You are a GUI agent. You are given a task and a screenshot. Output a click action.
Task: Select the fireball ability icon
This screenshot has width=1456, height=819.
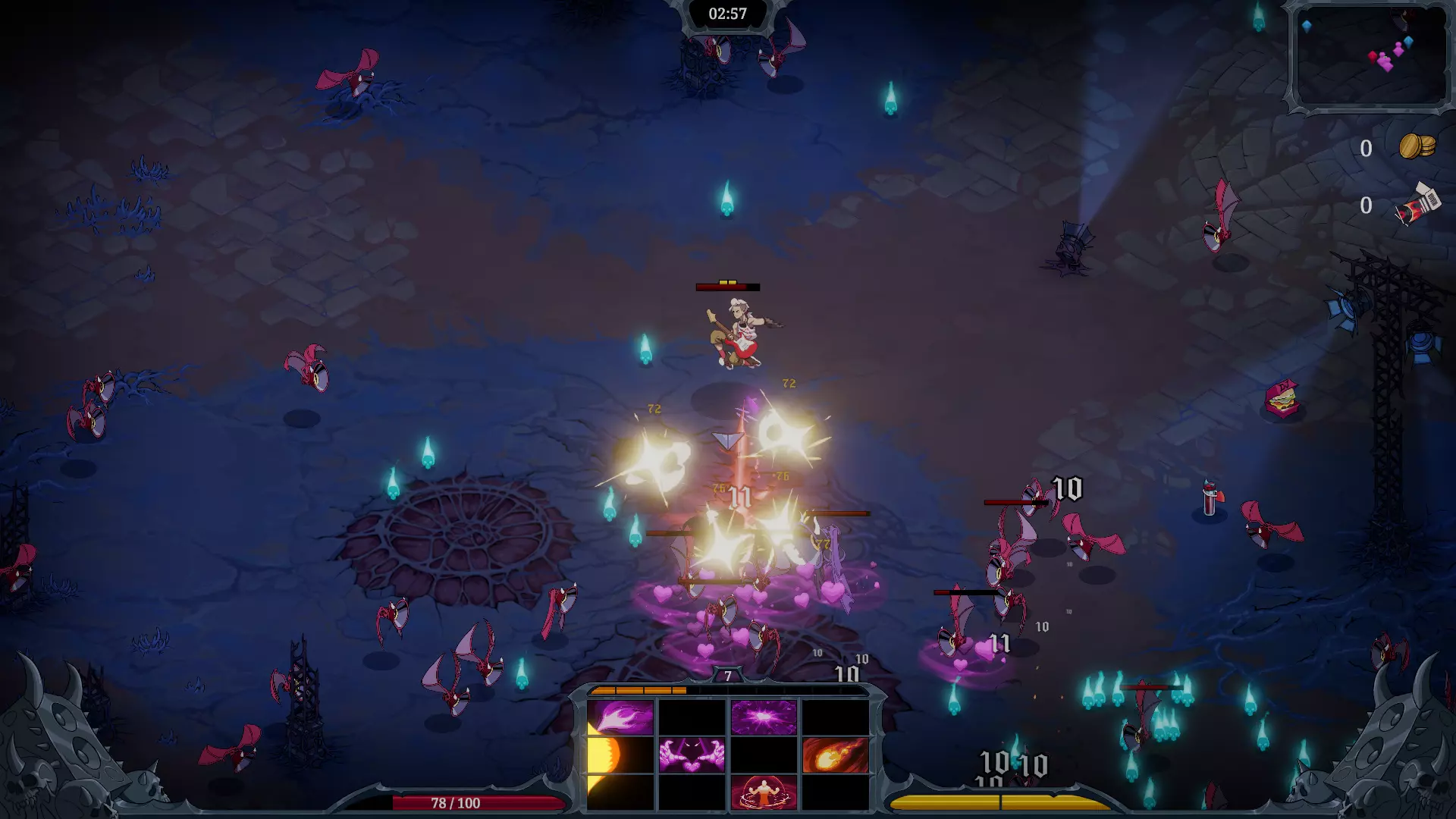tap(835, 755)
